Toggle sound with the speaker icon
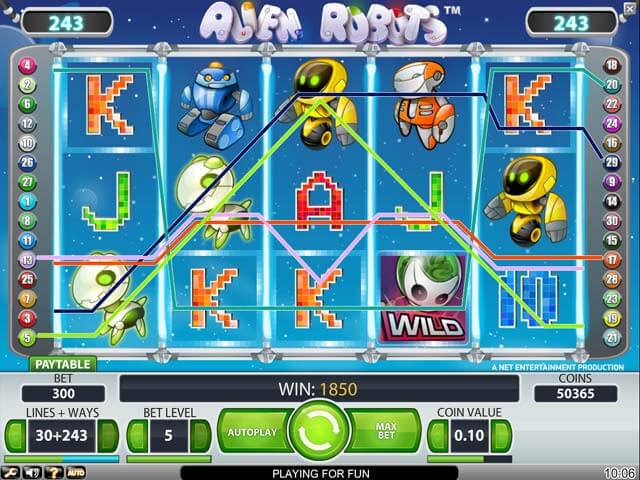The image size is (640, 480). tap(31, 472)
